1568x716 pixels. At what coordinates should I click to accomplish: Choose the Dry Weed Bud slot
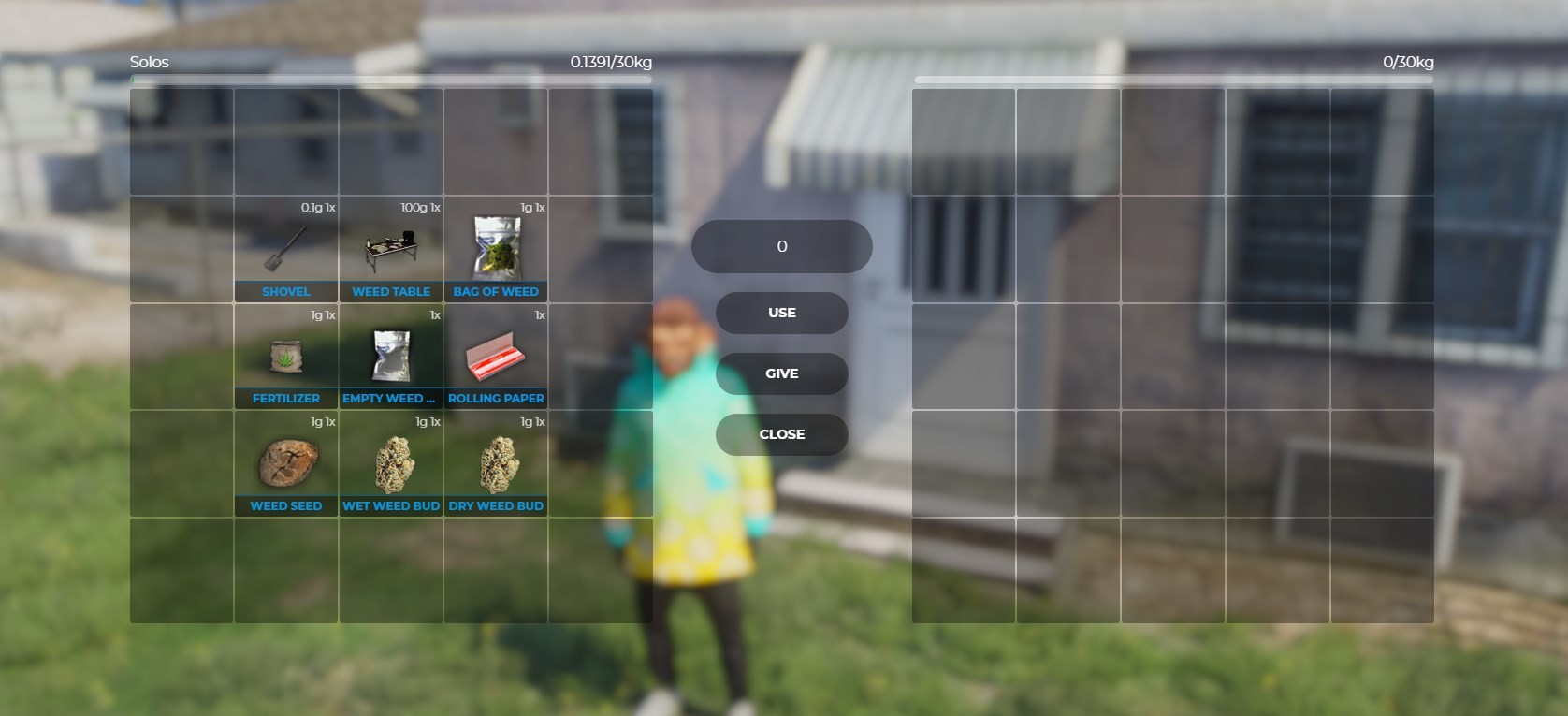click(x=496, y=464)
